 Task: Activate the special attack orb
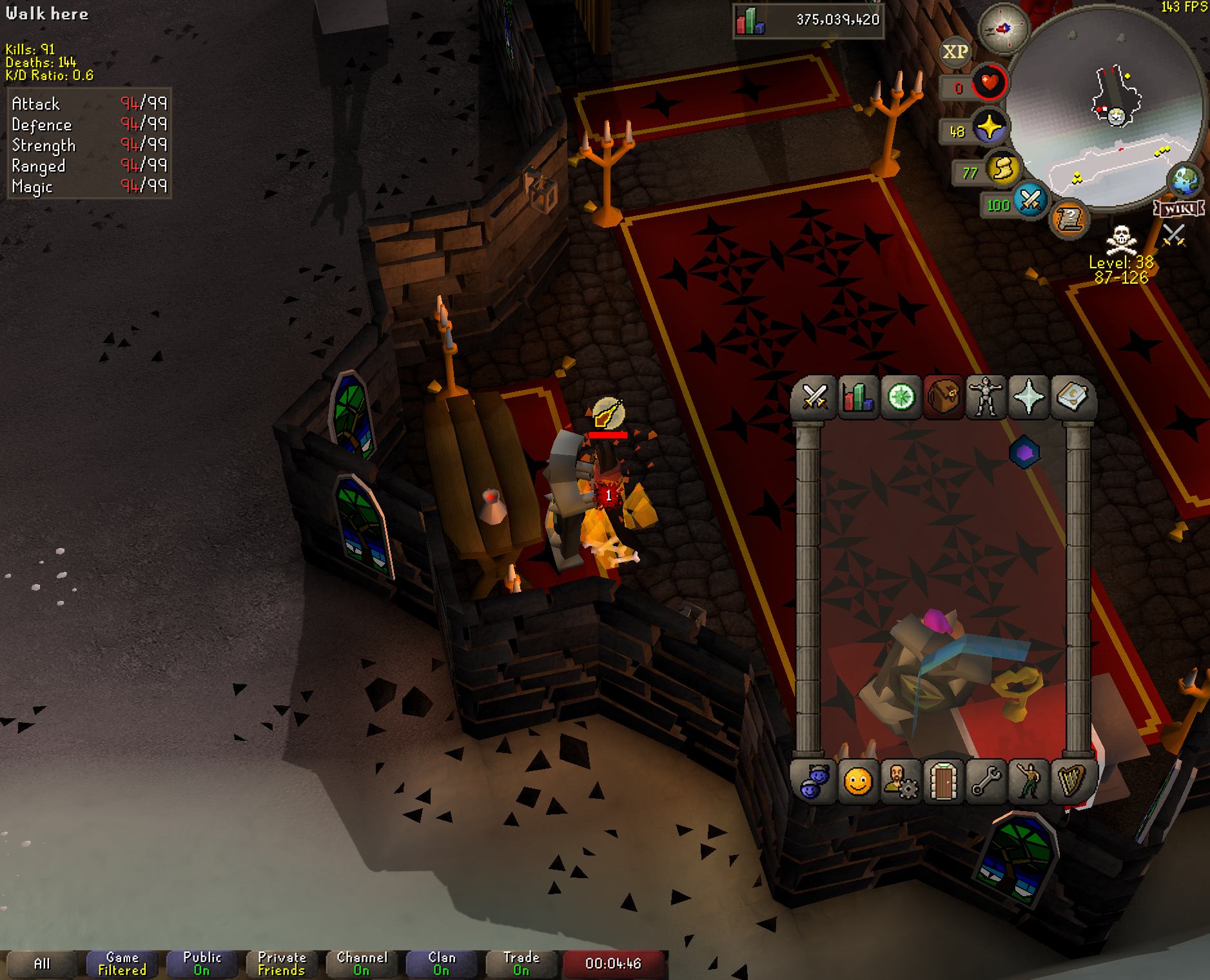[1029, 201]
